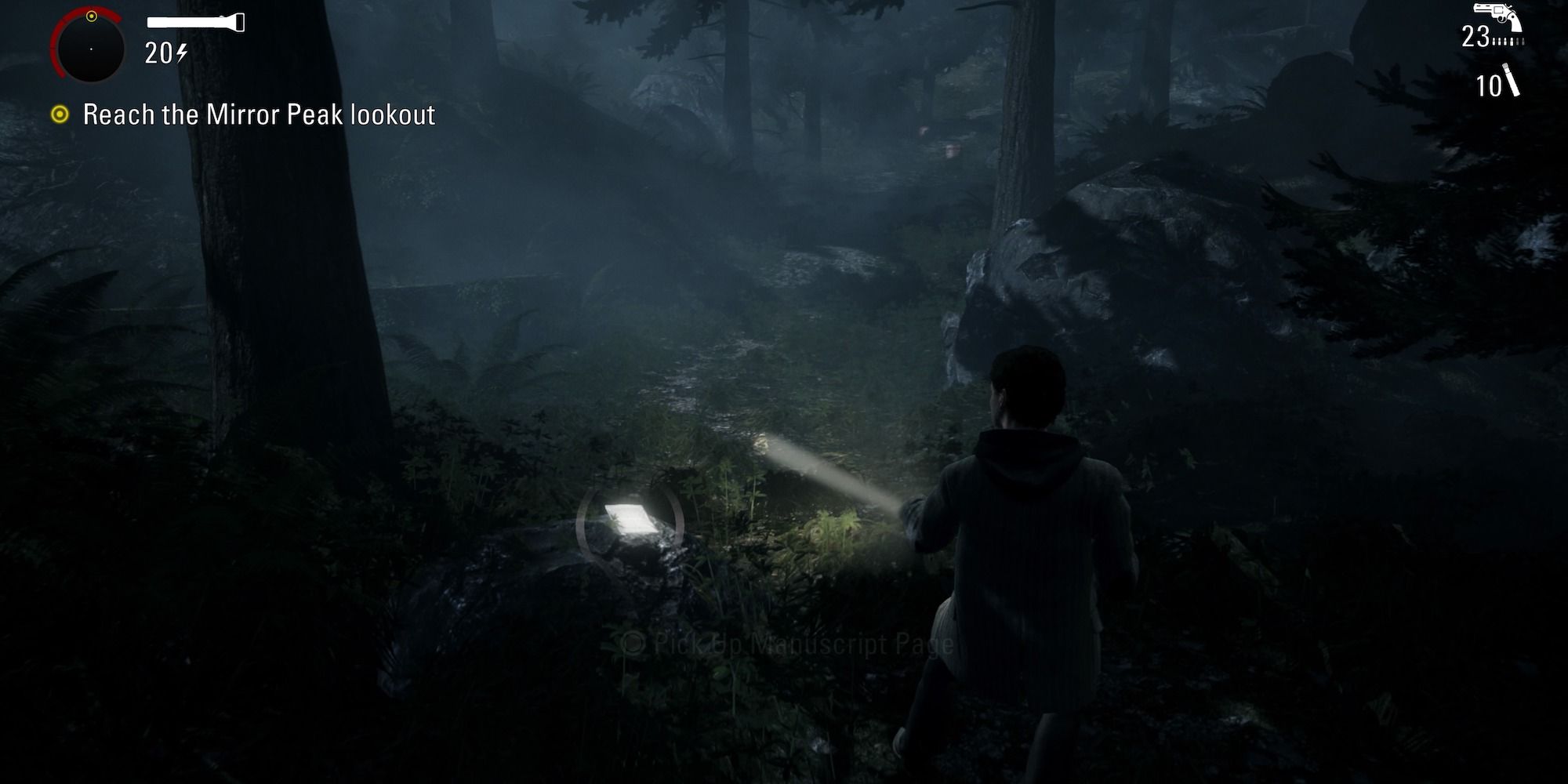The image size is (1568, 784).
Task: Click the yellow objective marker dot
Action: [60, 114]
